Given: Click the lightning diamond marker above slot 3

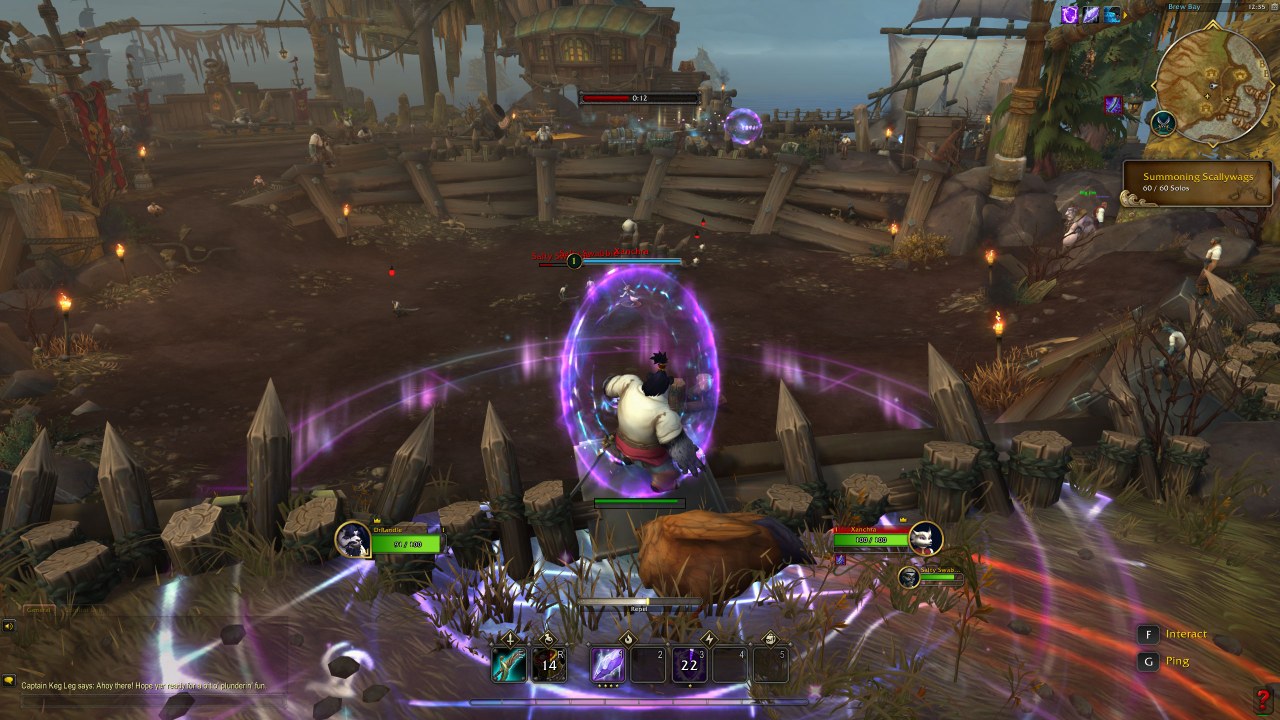Looking at the screenshot, I should coord(708,639).
